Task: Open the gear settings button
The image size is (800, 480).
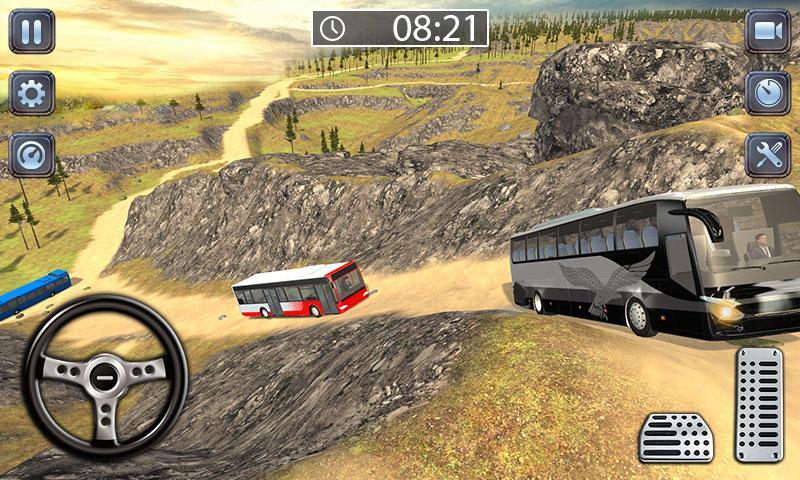Action: pyautogui.click(x=32, y=93)
